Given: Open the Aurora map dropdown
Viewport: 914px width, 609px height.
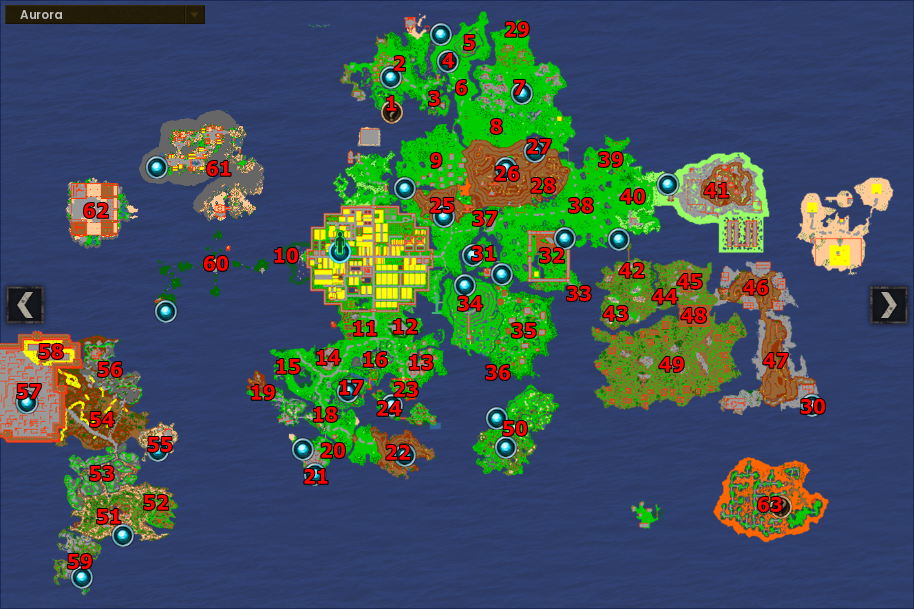Looking at the screenshot, I should [195, 15].
